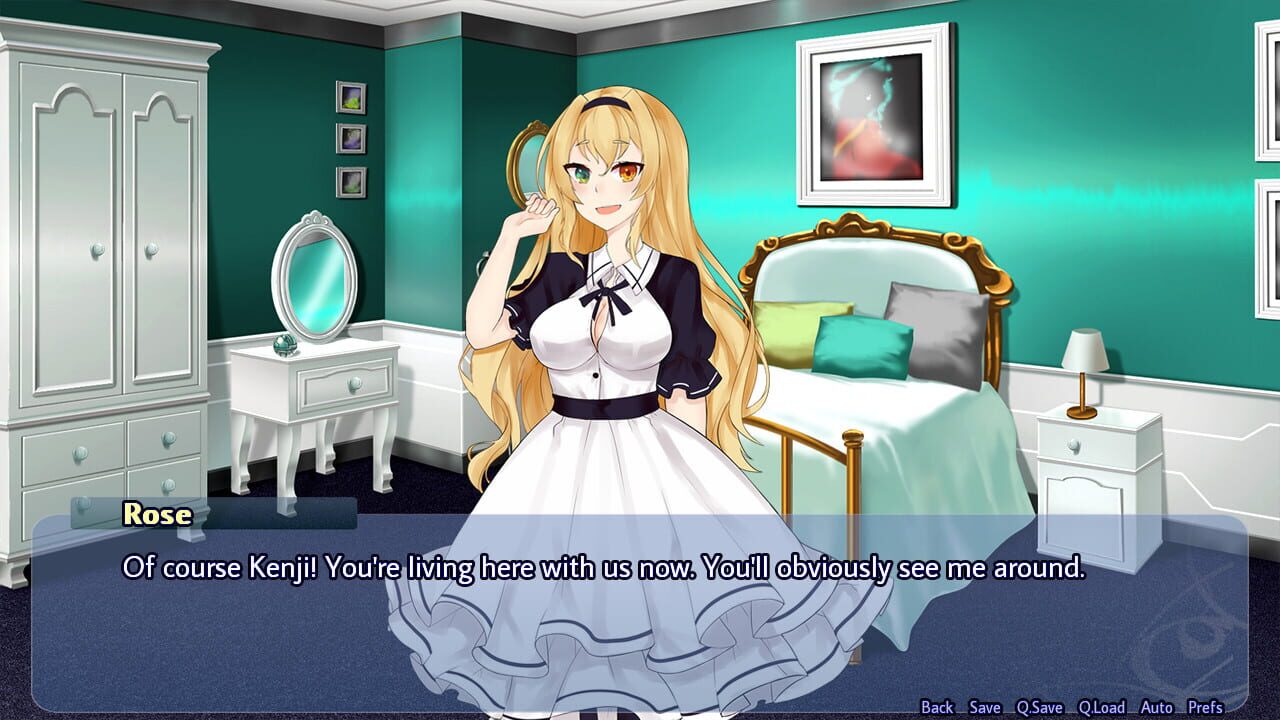Screen dimensions: 1280x720
Task: Click the teal pillow on the bed
Action: [x=866, y=345]
